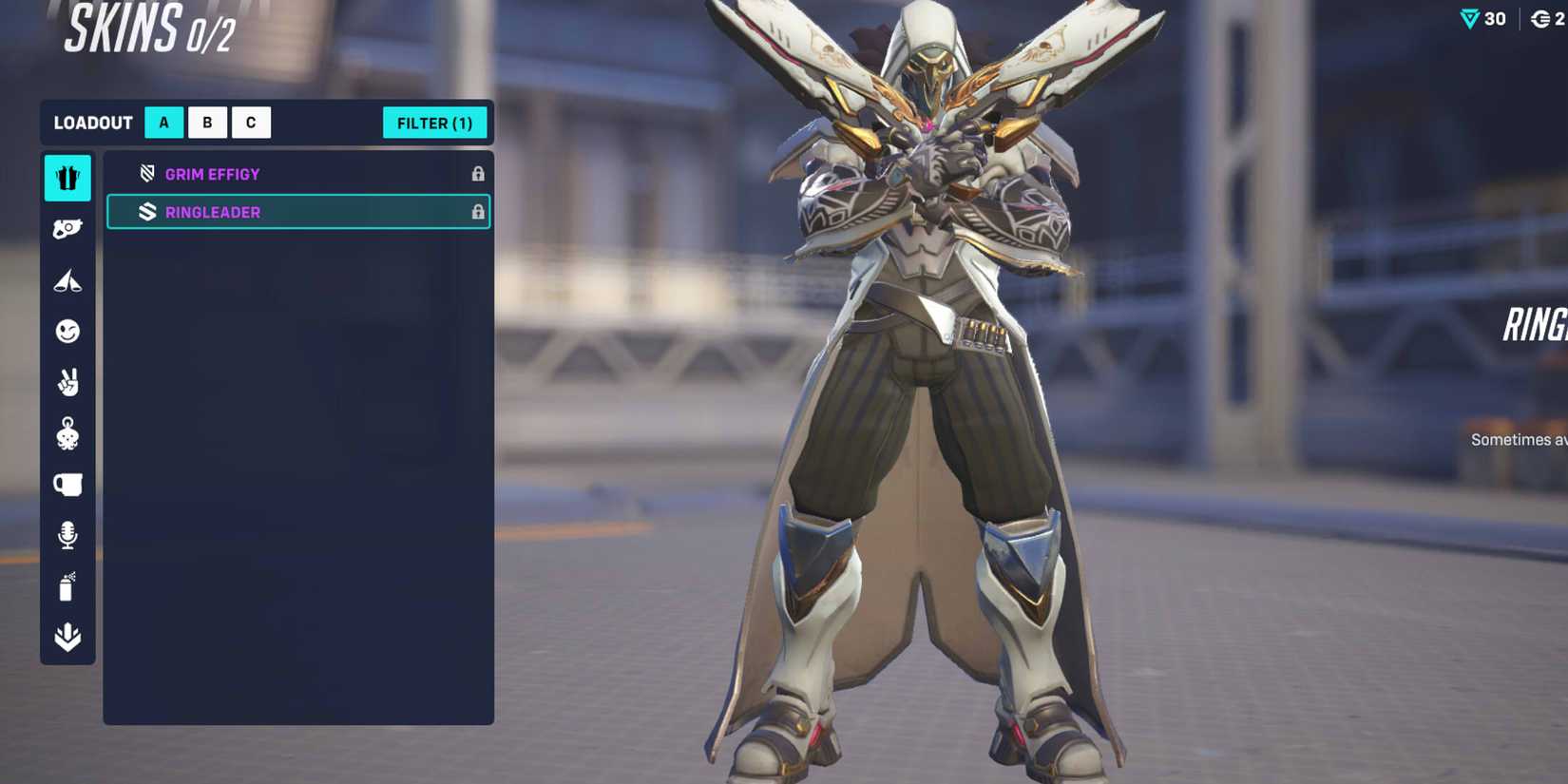This screenshot has width=1568, height=784.
Task: Select the pachimari charm icon in the sidebar
Action: tap(67, 433)
